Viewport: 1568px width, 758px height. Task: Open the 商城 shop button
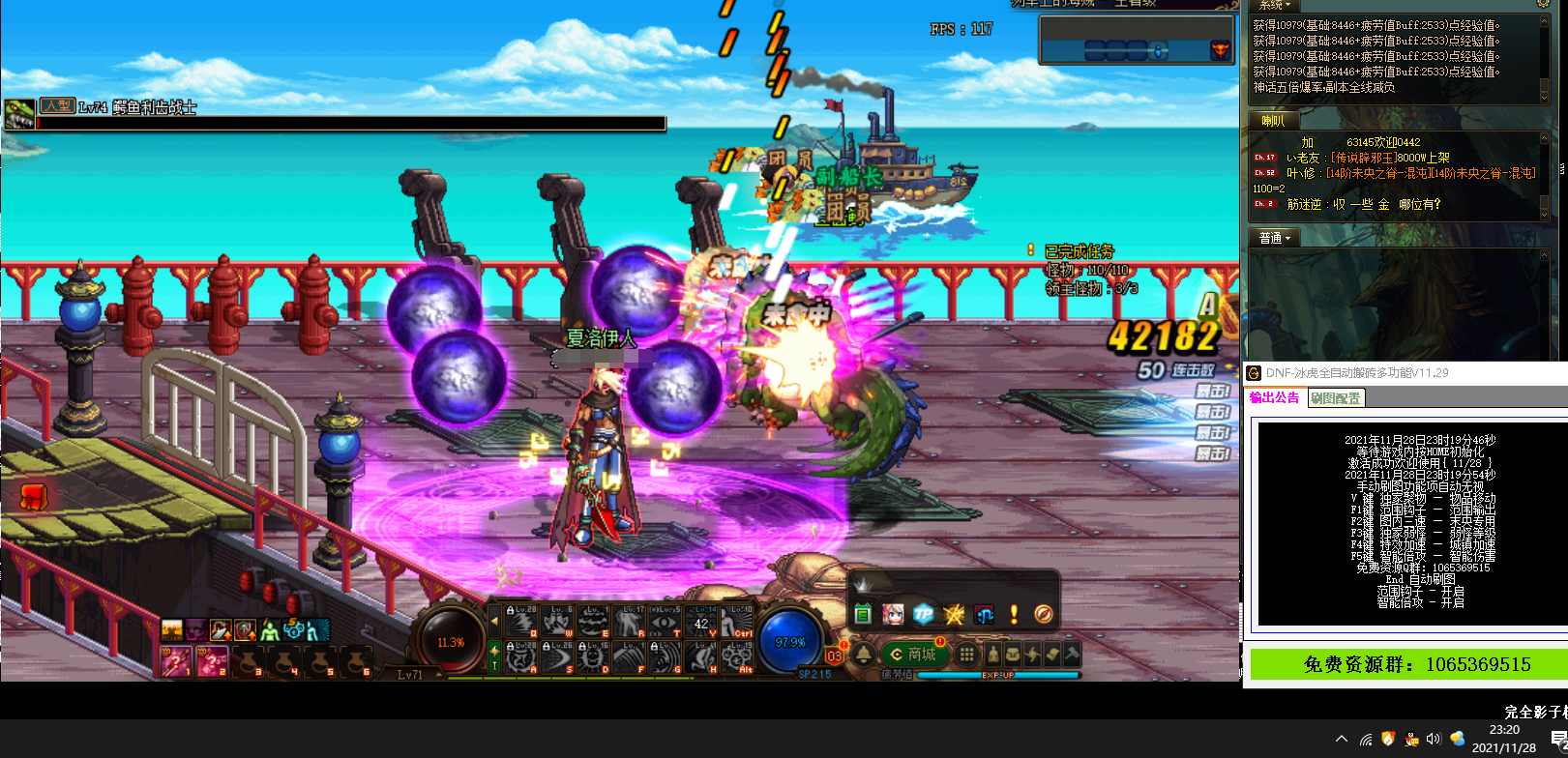(x=912, y=655)
